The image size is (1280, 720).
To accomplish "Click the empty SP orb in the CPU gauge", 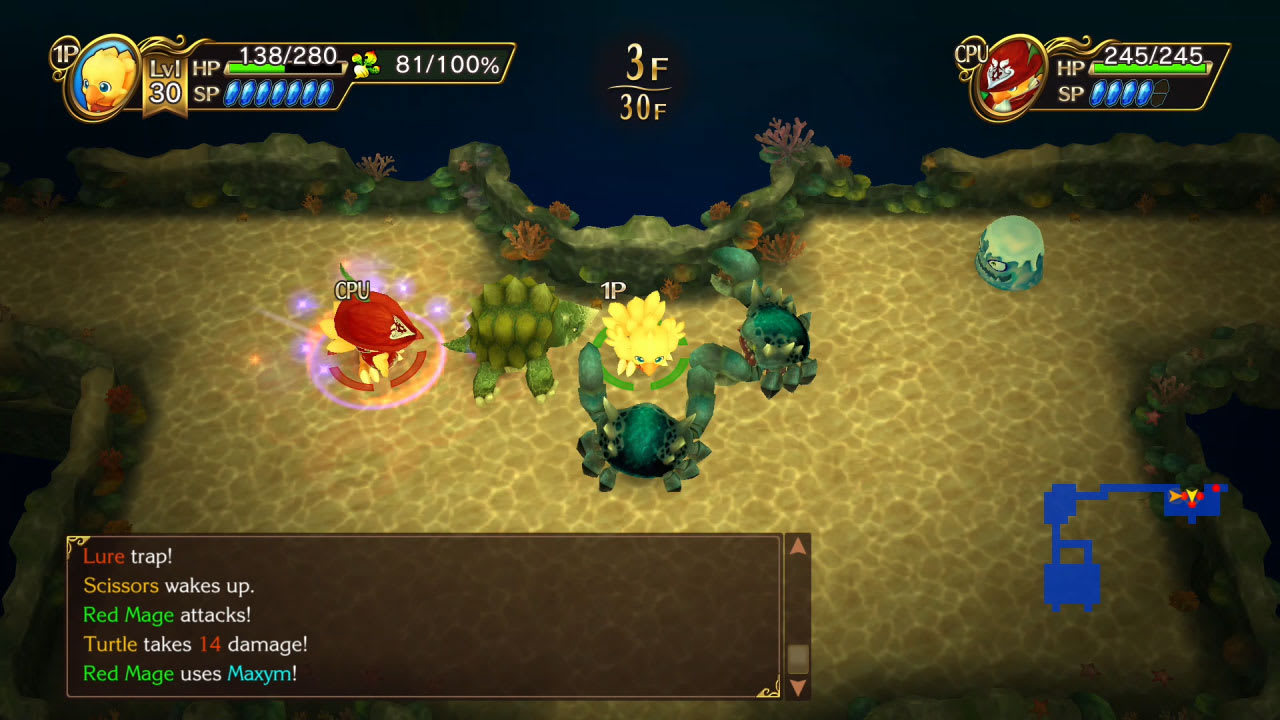I will click(x=1159, y=92).
